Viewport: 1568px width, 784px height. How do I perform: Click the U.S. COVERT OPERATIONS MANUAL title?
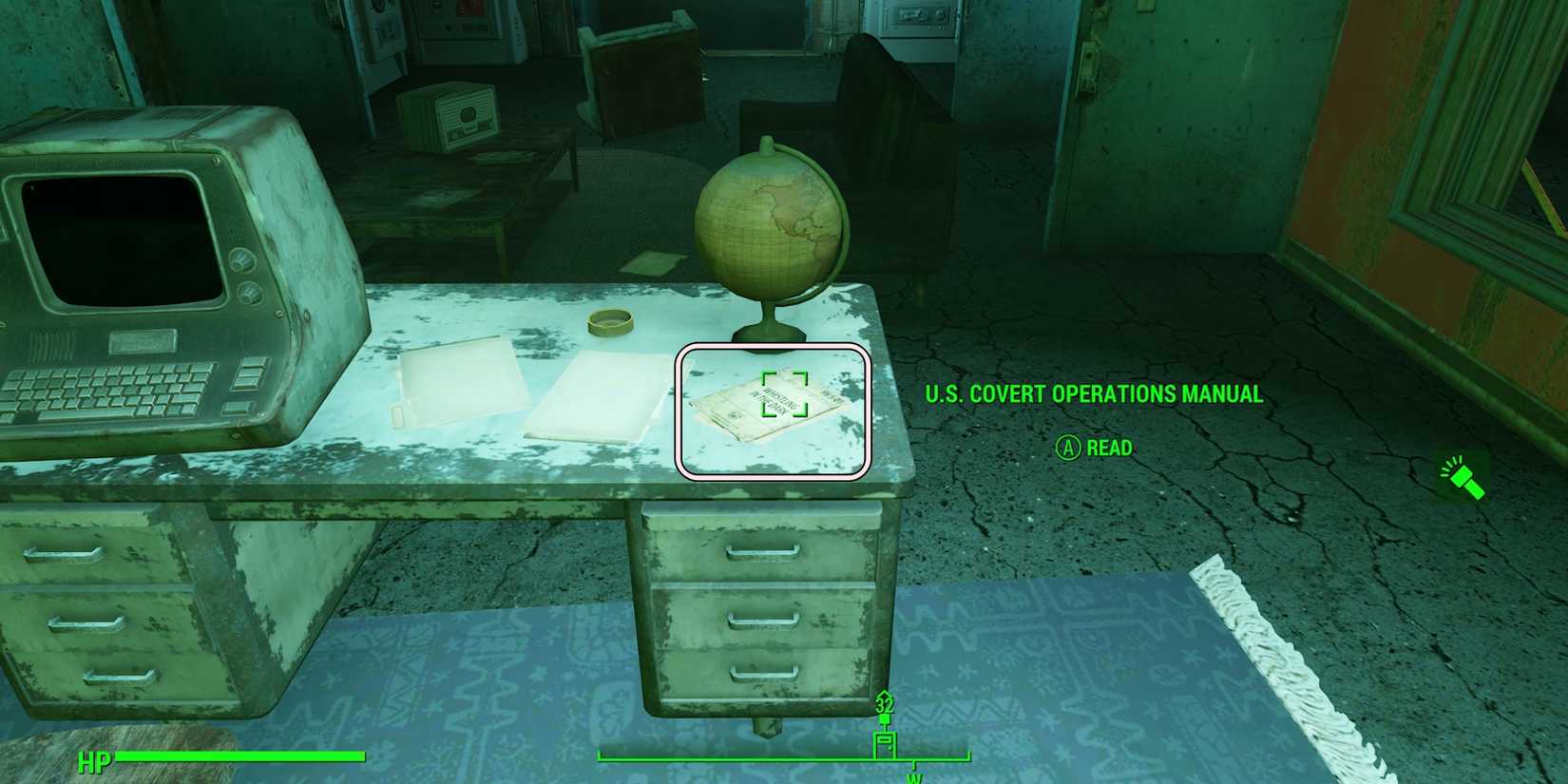[1093, 393]
